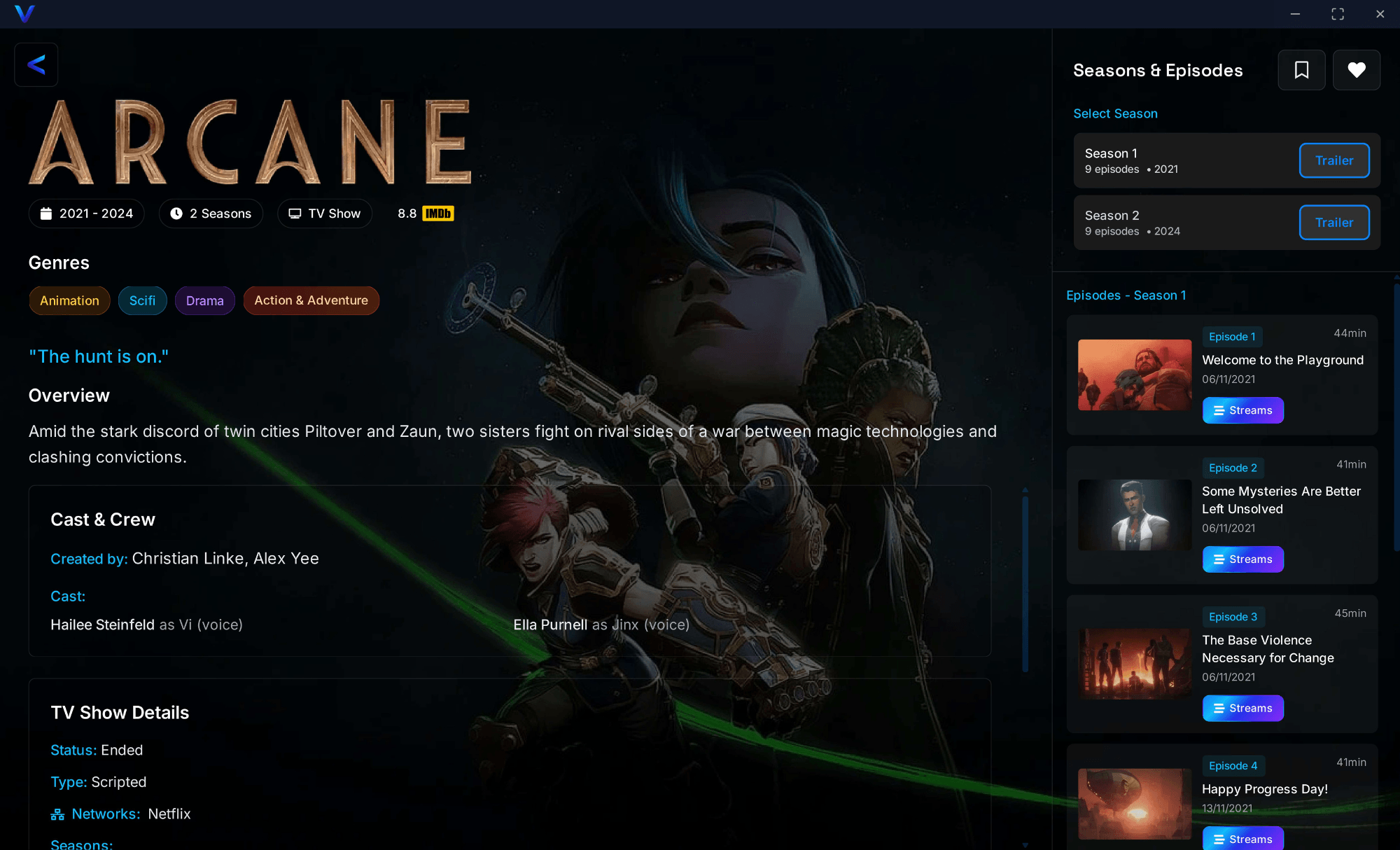Screen dimensions: 1400x850
Task: Bookmark Arcane using the bookmark icon
Action: click(x=1301, y=70)
